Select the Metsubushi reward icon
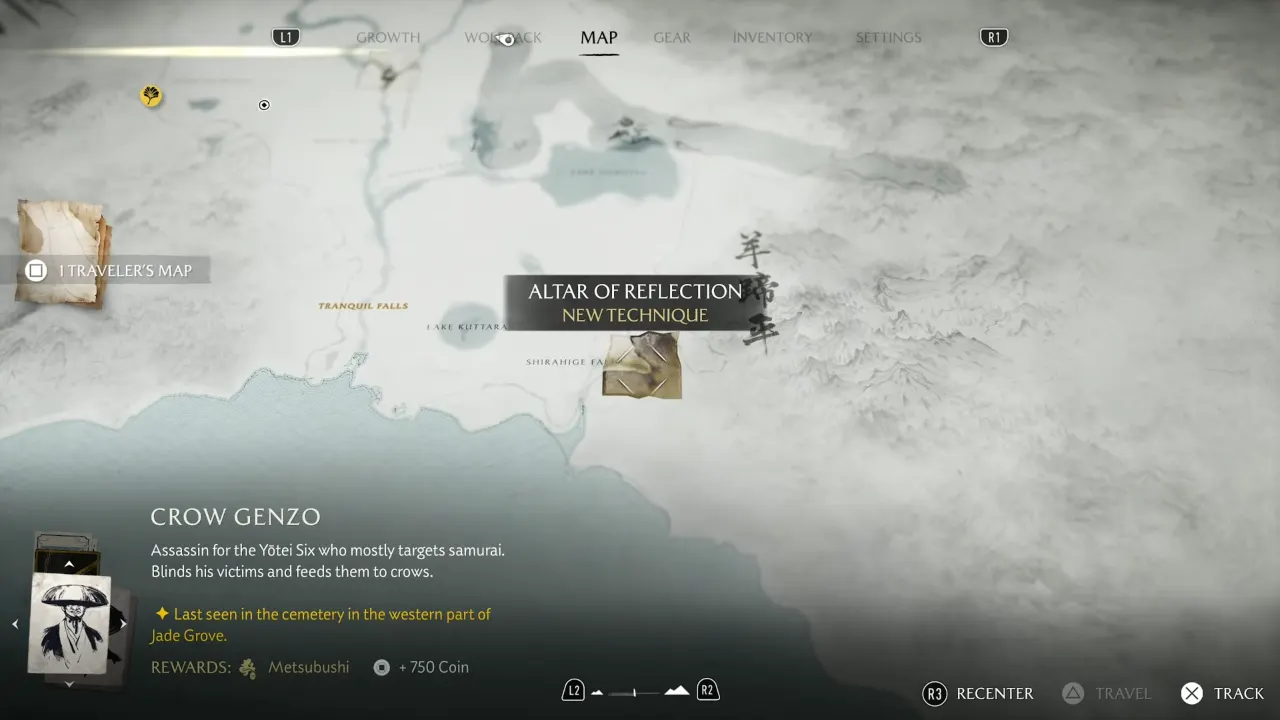The width and height of the screenshot is (1280, 720). point(246,667)
